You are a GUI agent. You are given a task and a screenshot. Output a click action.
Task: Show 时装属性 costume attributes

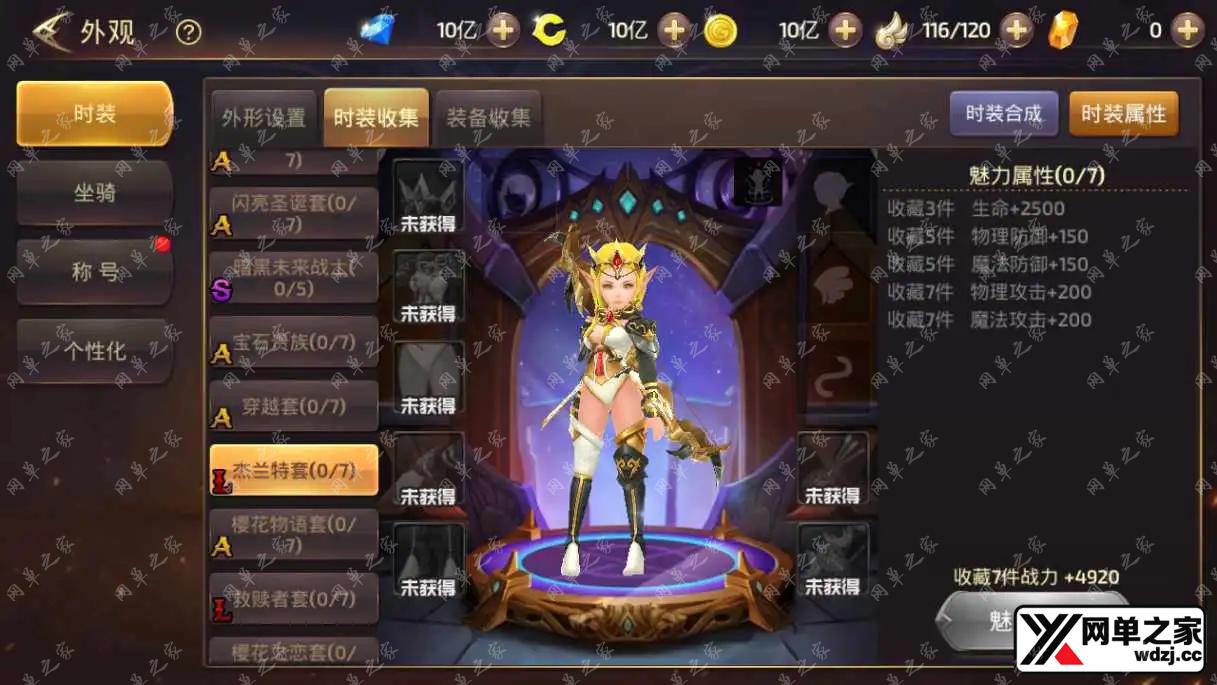[x=1123, y=114]
